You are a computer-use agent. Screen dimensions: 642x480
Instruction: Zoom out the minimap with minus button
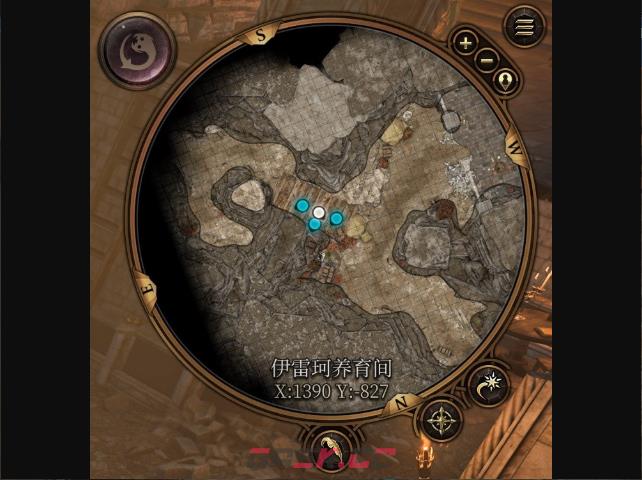(486, 61)
